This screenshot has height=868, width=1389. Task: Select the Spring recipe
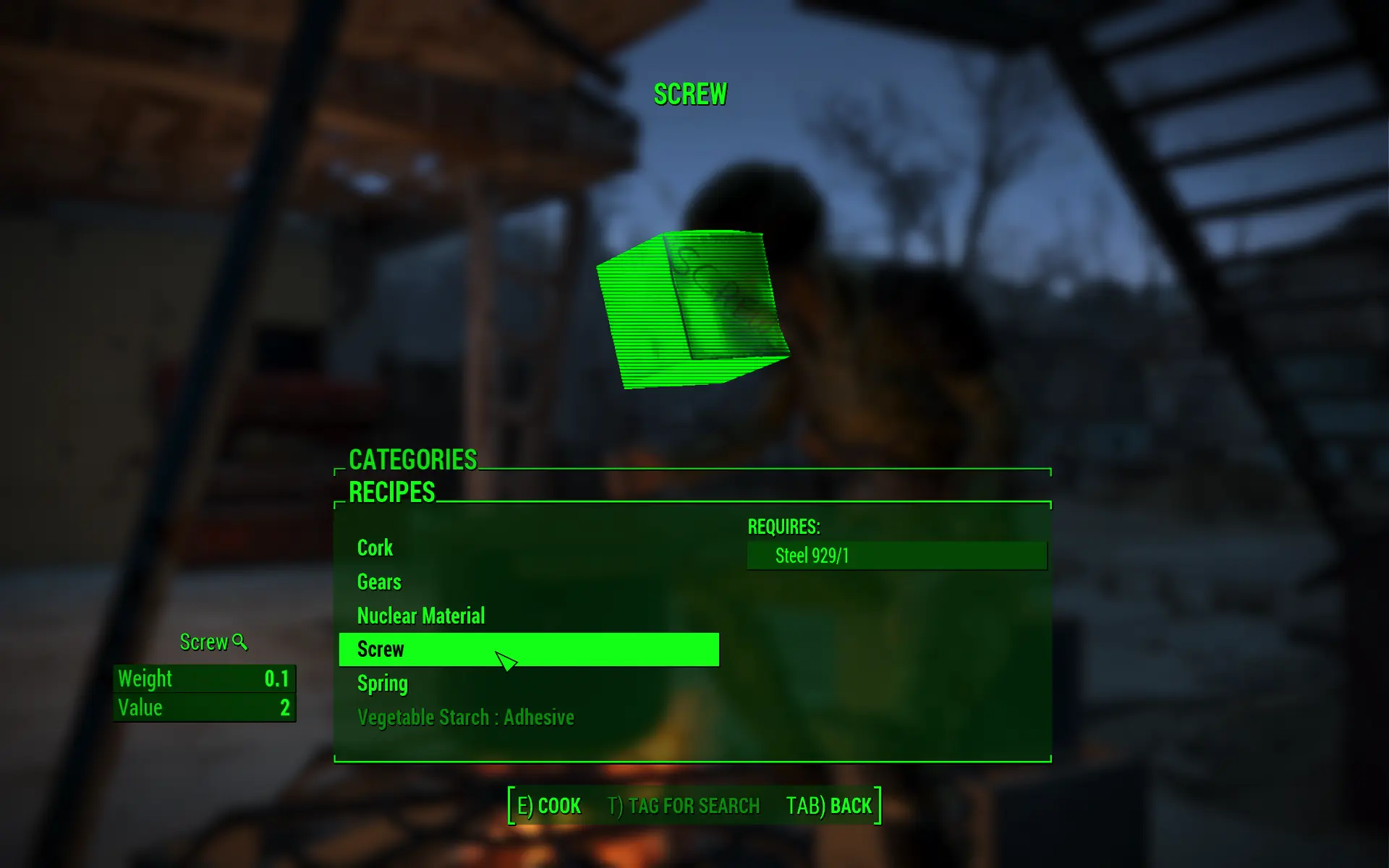(x=383, y=684)
